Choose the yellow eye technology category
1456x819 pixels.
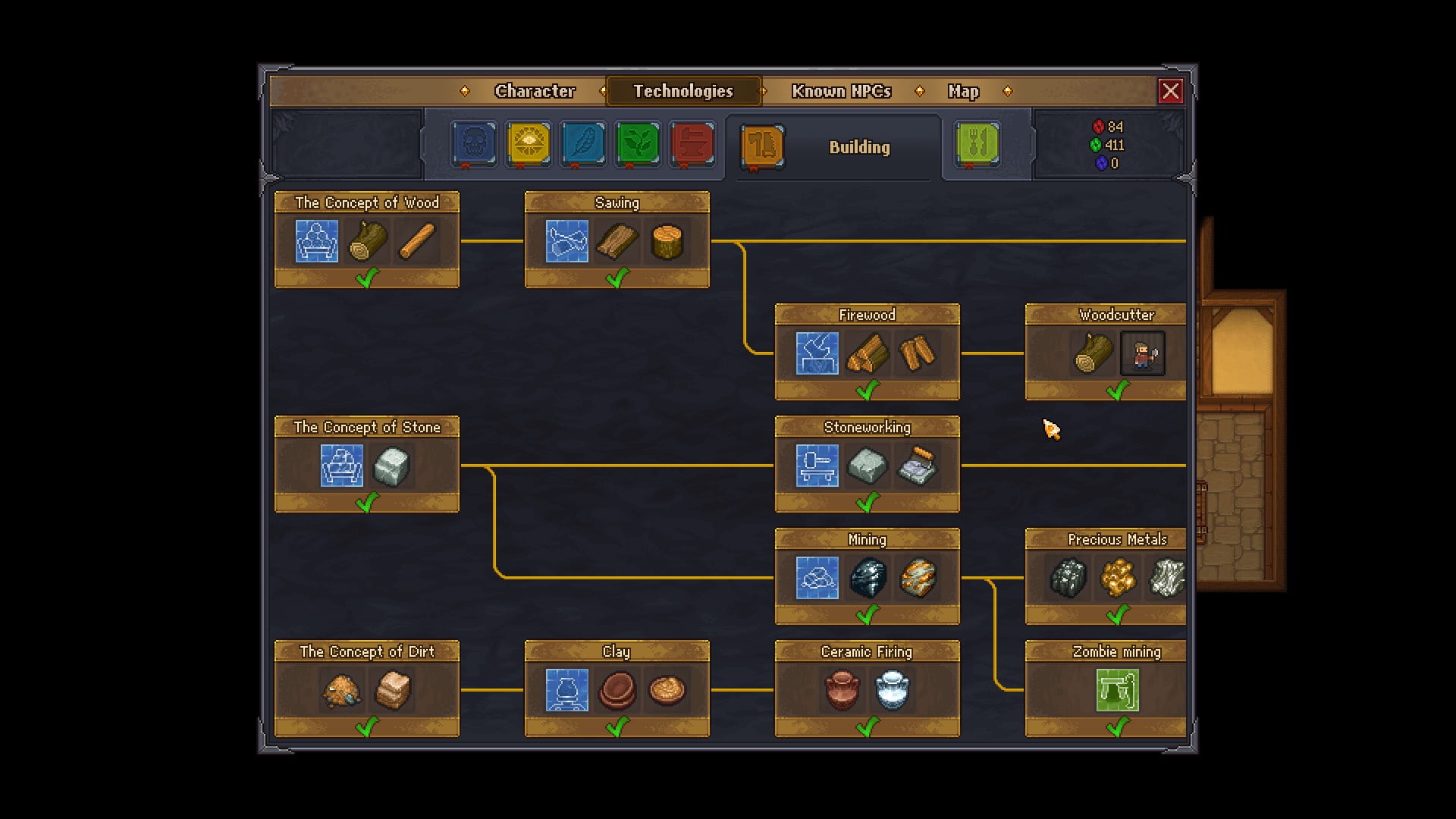[529, 143]
